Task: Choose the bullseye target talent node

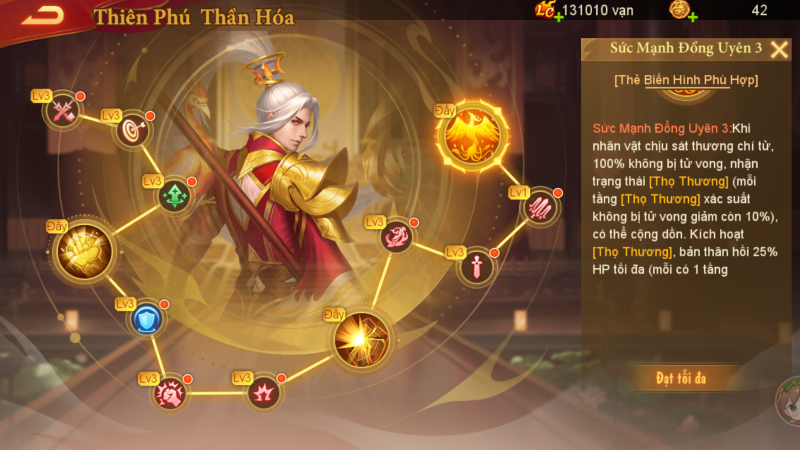Action: [131, 130]
